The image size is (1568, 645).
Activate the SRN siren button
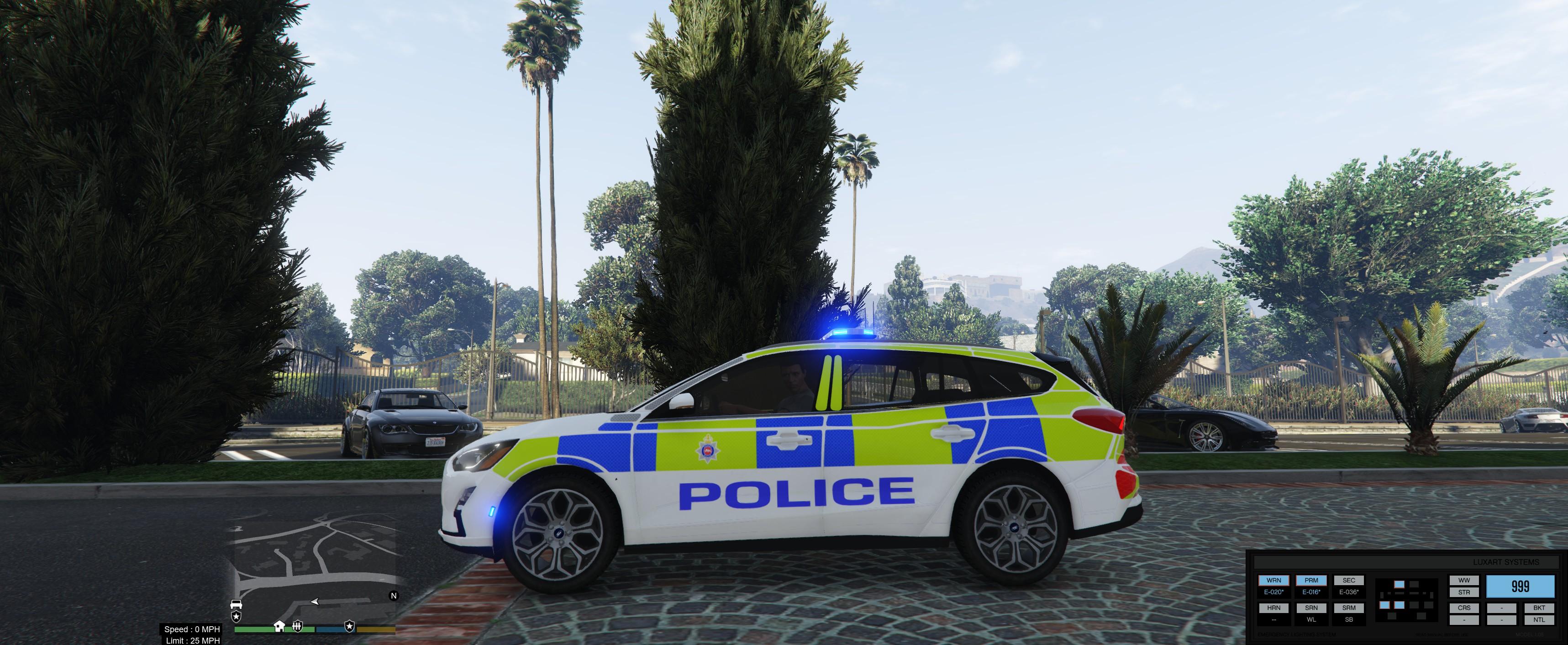coord(1312,608)
